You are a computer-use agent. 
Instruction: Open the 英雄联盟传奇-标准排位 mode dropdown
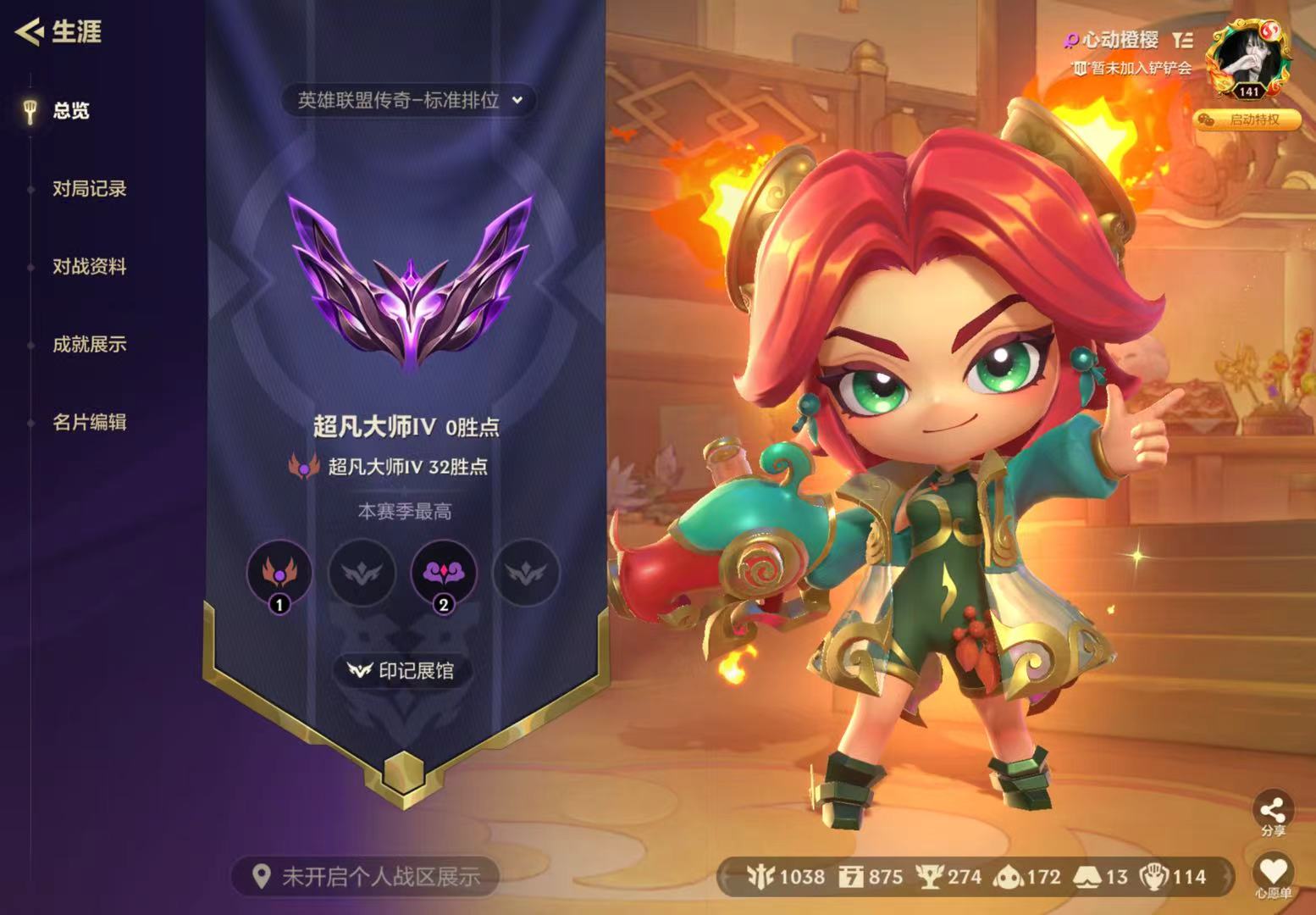tap(410, 99)
